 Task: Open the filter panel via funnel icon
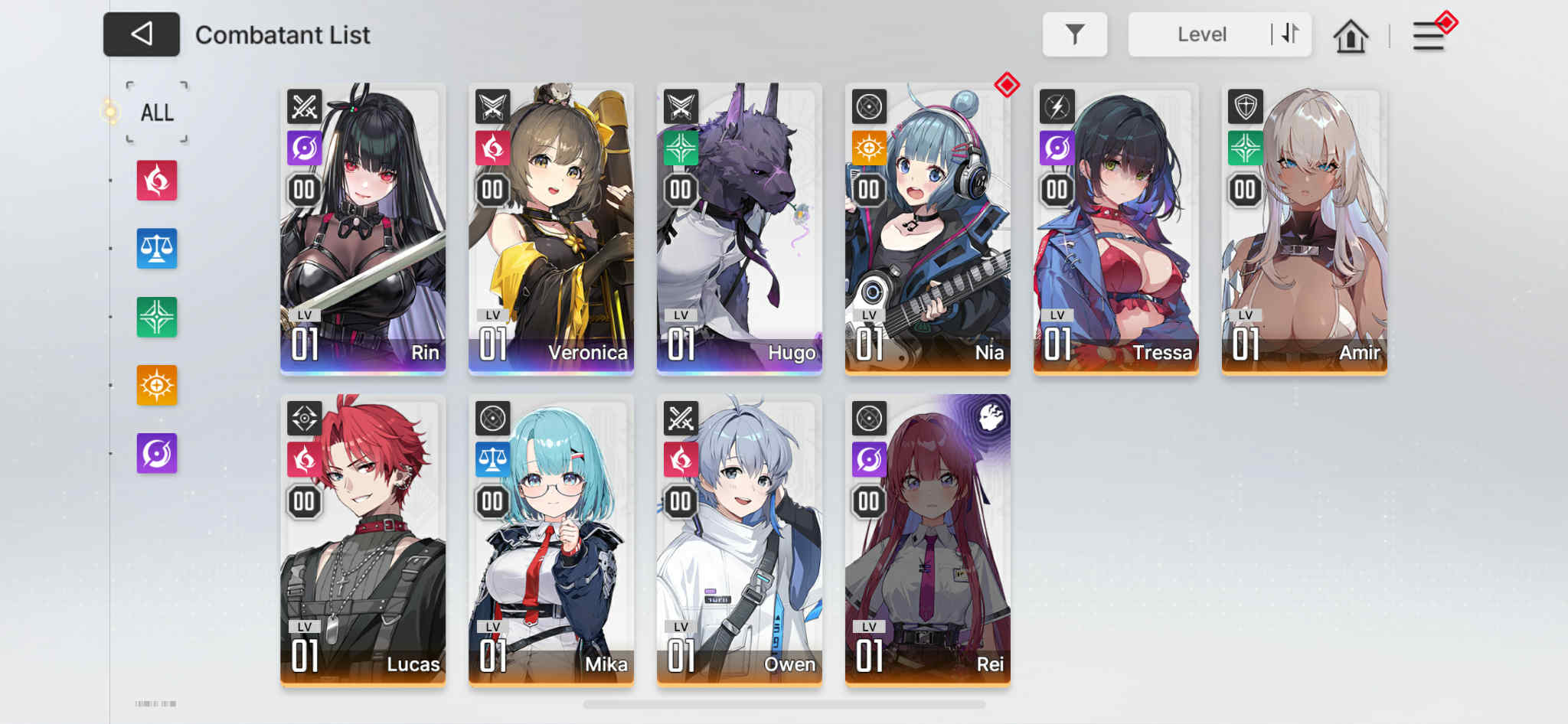[x=1075, y=34]
